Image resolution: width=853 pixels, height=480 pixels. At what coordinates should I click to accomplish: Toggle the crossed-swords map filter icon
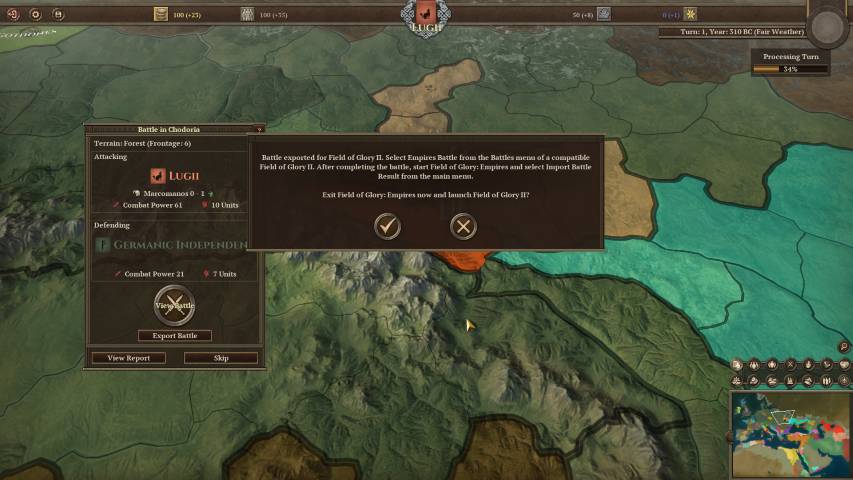click(790, 365)
